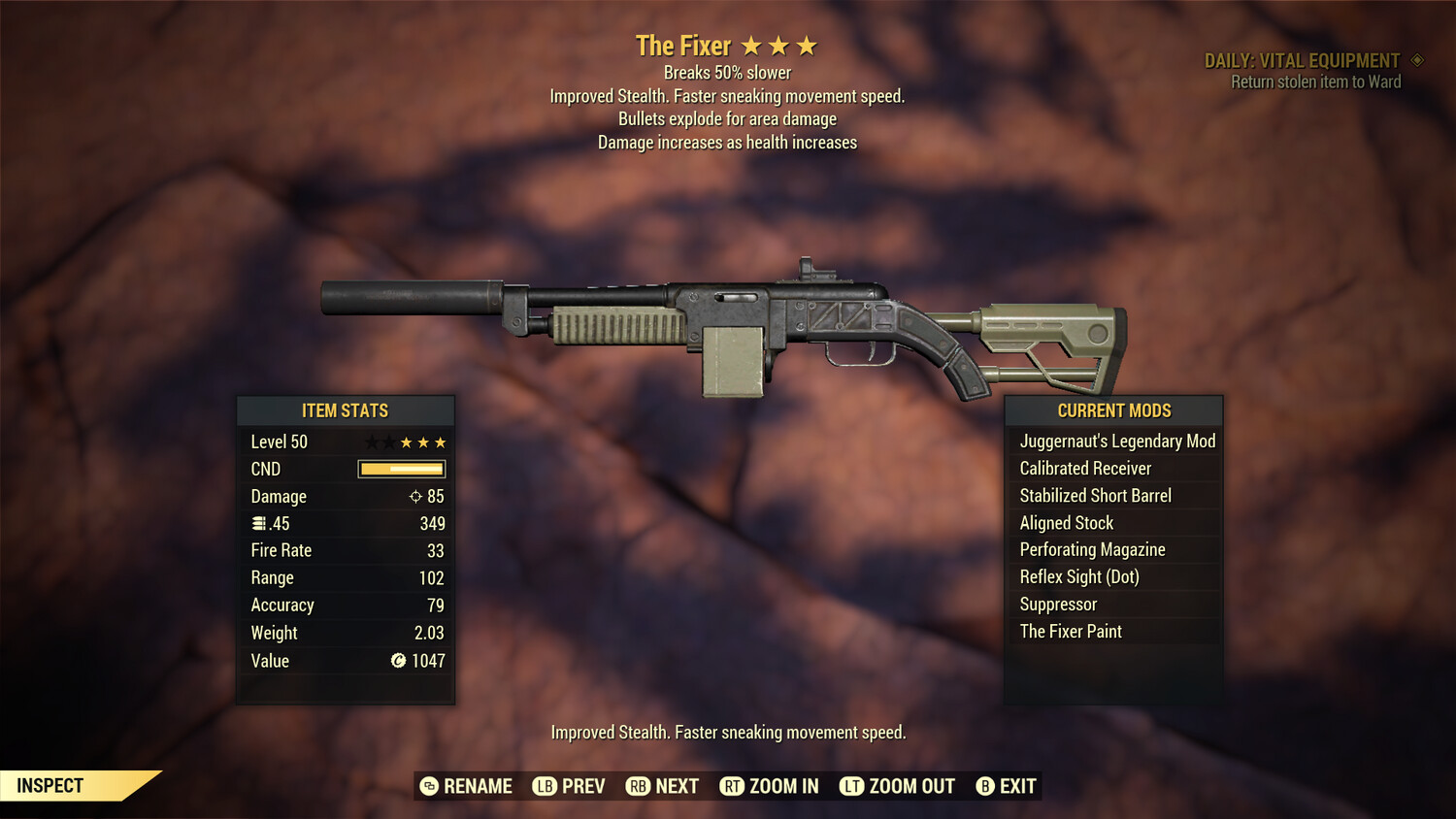Click the diamond icon beside Daily: Vital Equipment
1456x819 pixels.
tap(1416, 59)
